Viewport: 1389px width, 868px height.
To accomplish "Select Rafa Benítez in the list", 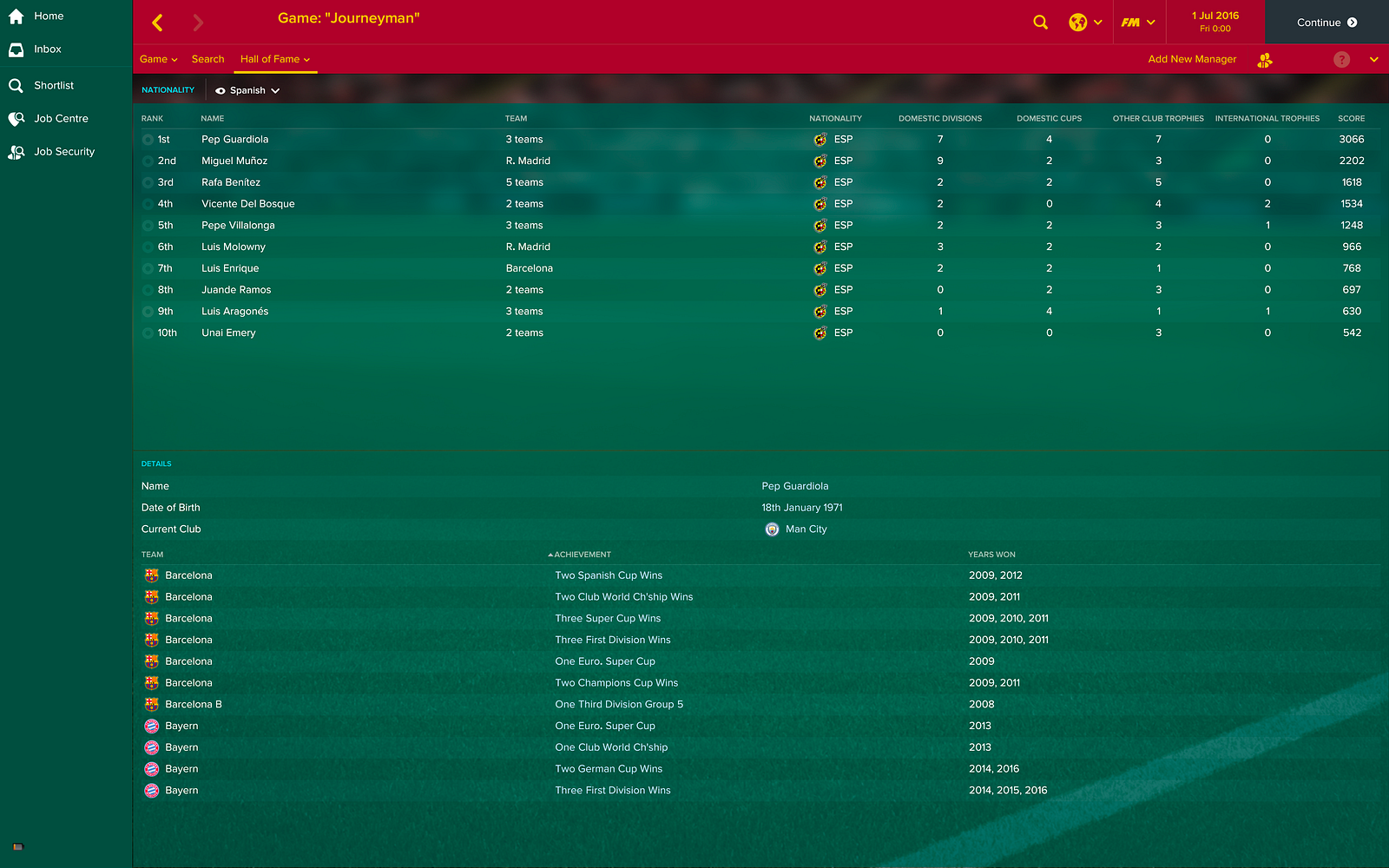I will pyautogui.click(x=231, y=182).
